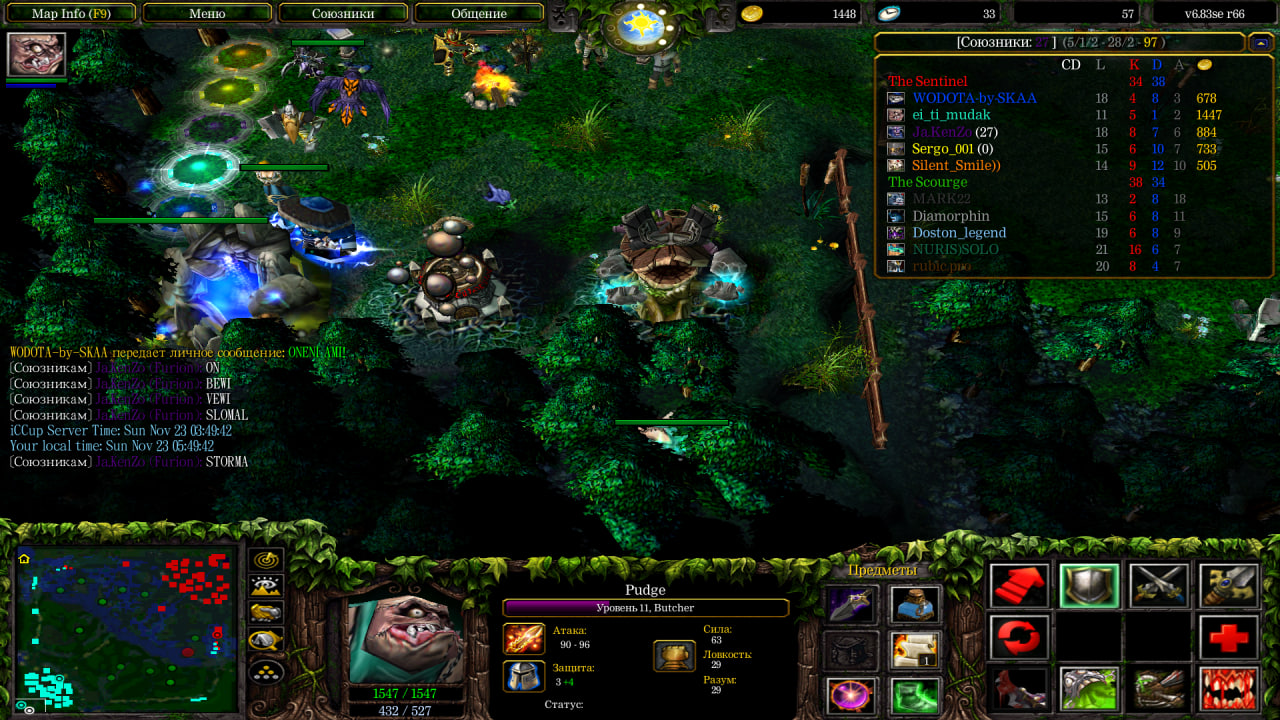The height and width of the screenshot is (720, 1280).
Task: Toggle minimap terrain display (eye icon)
Action: tap(267, 587)
